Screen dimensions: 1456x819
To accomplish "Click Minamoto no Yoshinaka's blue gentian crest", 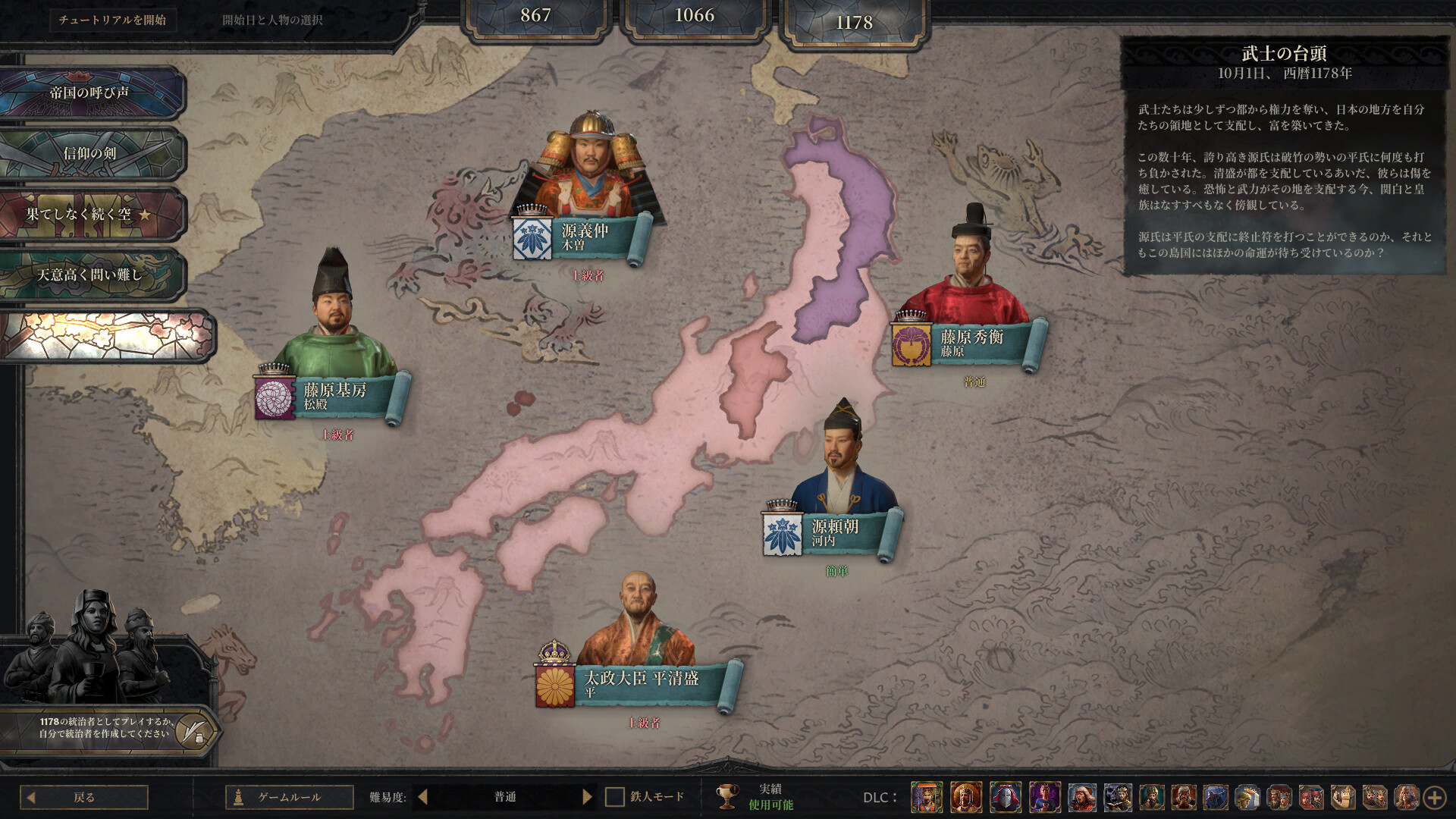I will click(531, 235).
